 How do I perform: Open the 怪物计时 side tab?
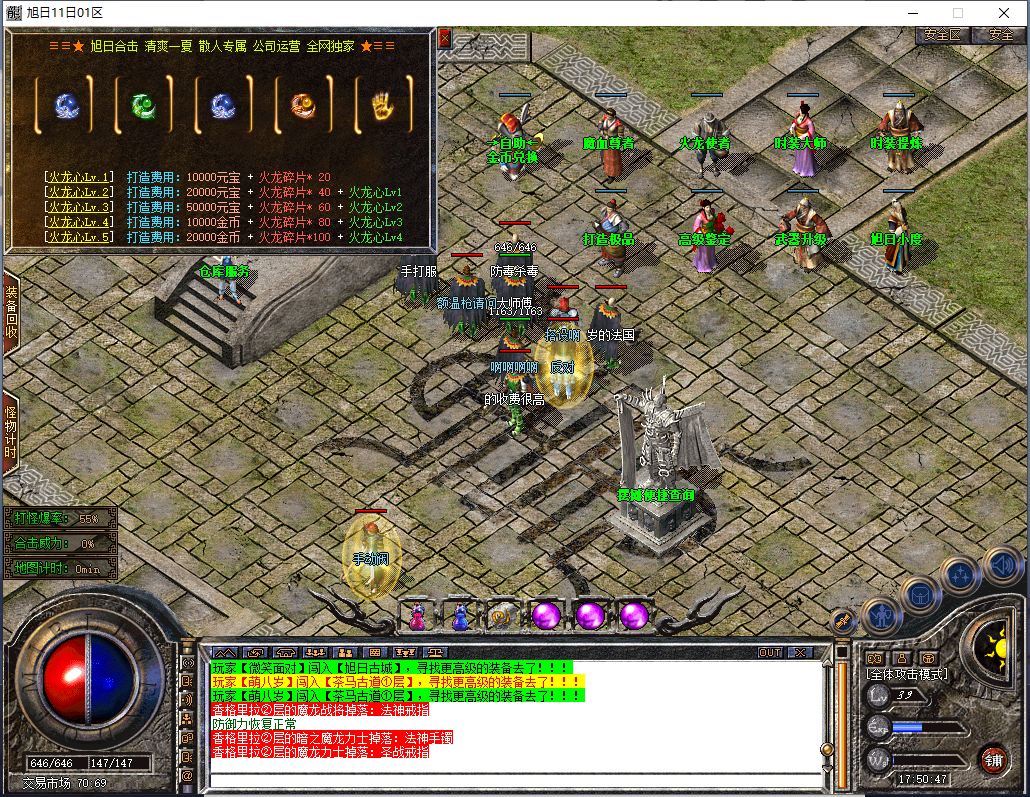tap(11, 433)
